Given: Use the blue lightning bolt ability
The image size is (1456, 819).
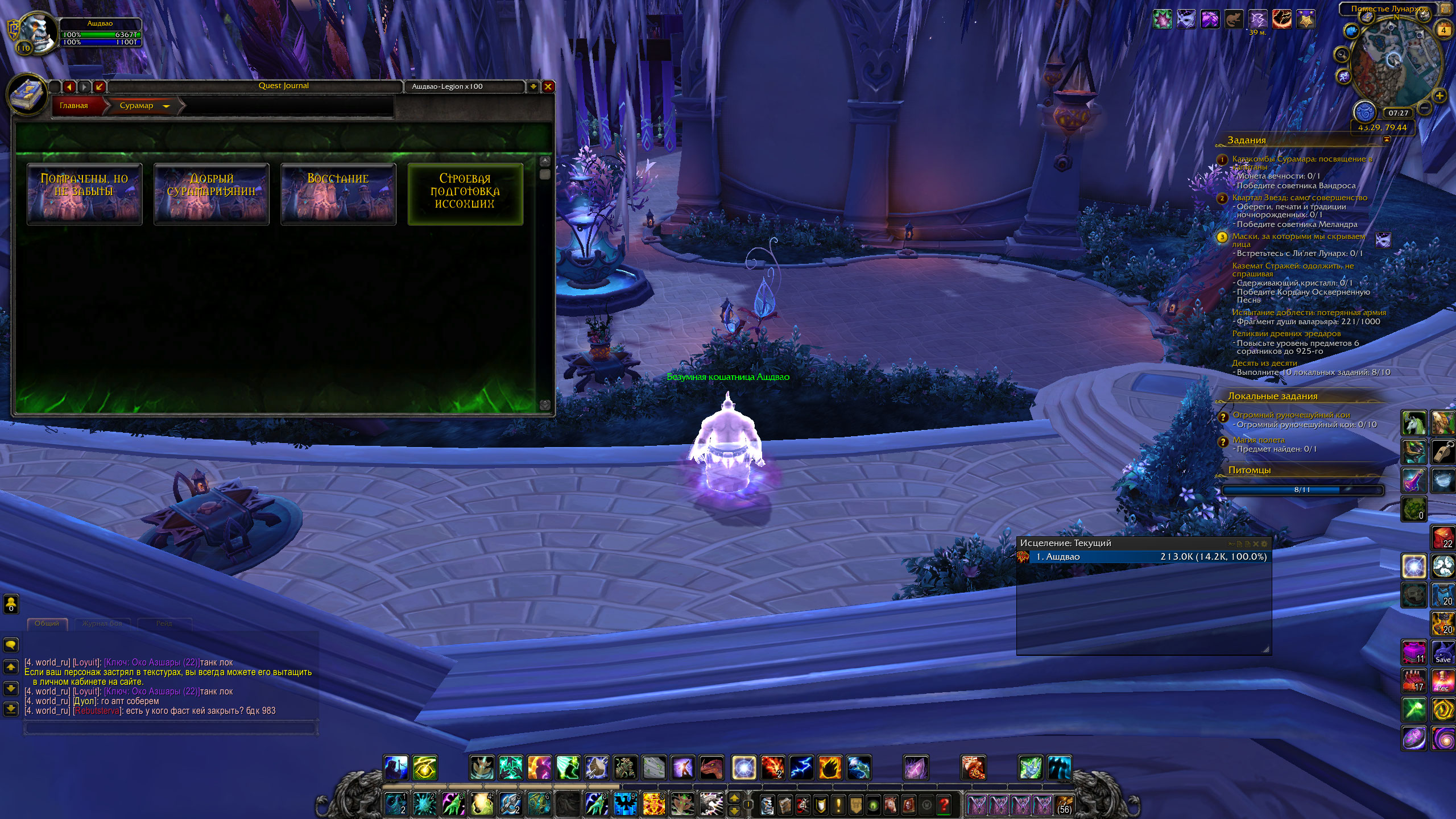Looking at the screenshot, I should click(801, 768).
